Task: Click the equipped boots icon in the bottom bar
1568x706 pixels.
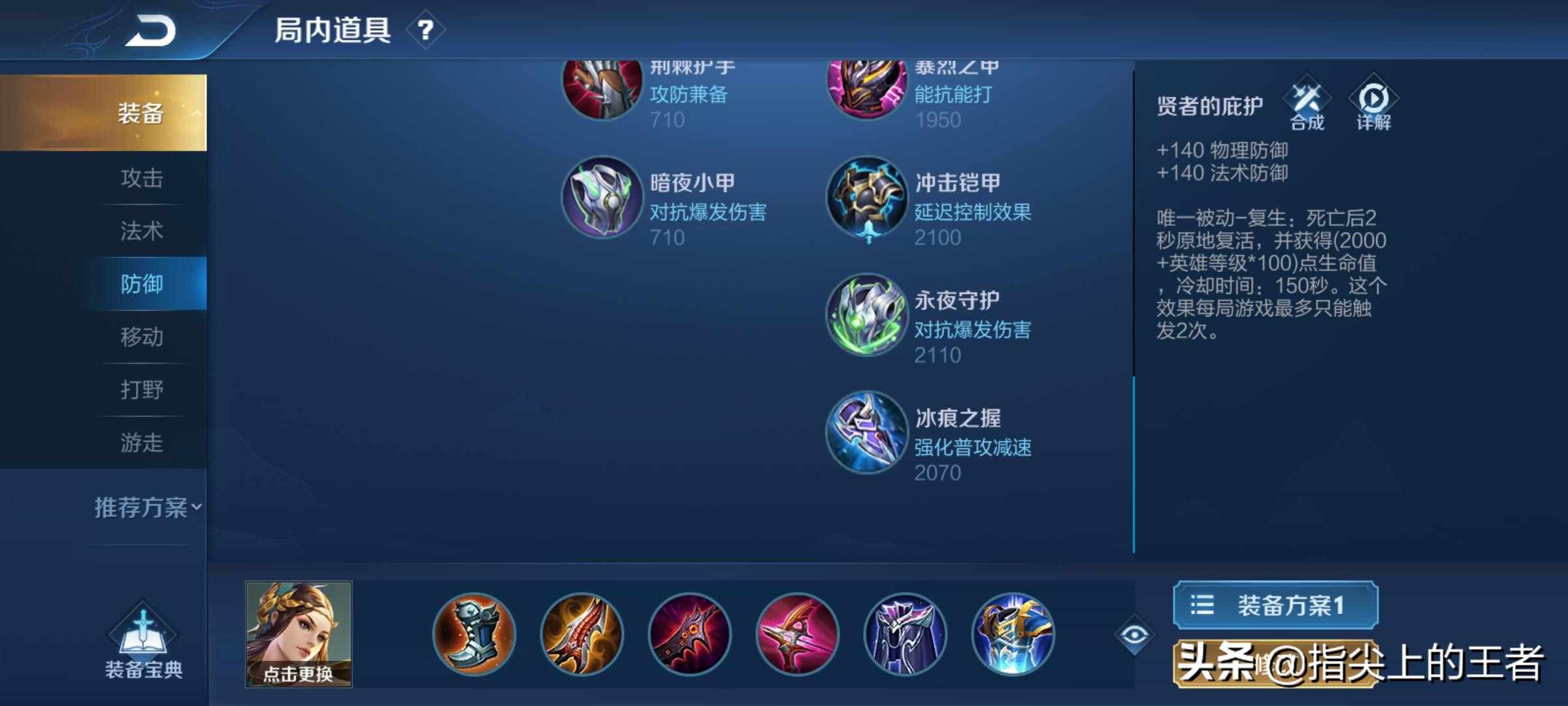Action: point(474,631)
